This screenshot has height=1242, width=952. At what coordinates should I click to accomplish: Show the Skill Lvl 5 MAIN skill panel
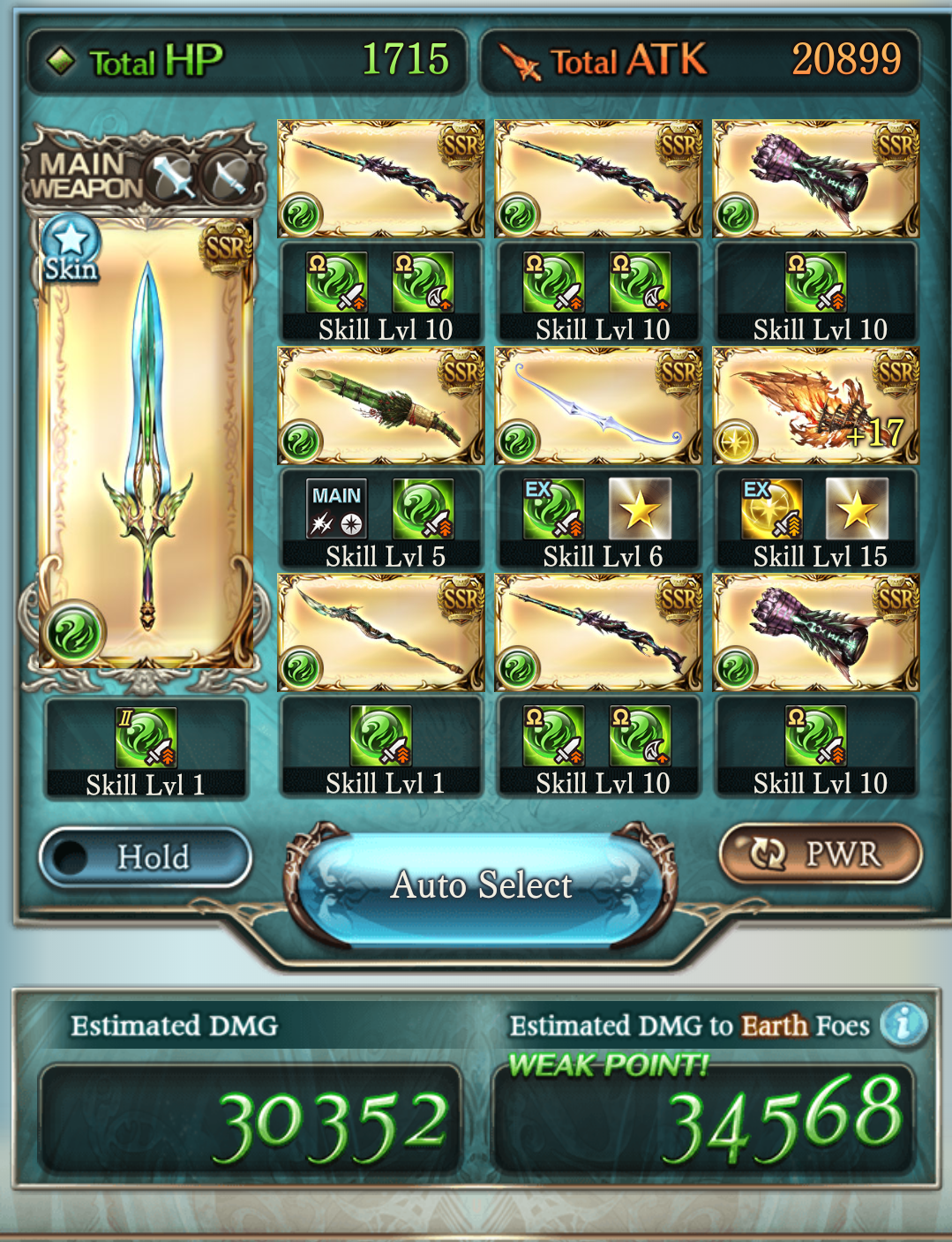(381, 520)
